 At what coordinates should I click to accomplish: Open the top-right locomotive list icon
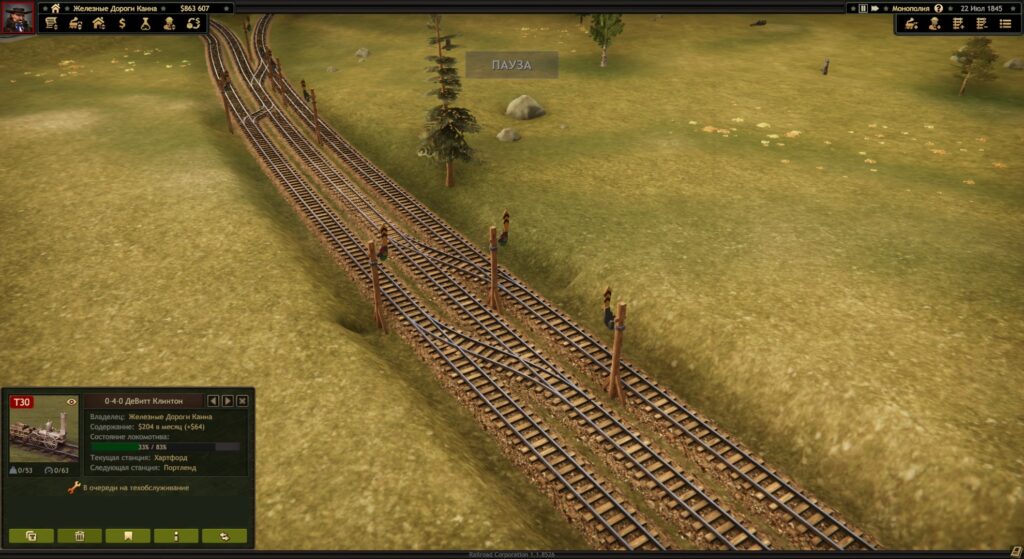[x=911, y=23]
